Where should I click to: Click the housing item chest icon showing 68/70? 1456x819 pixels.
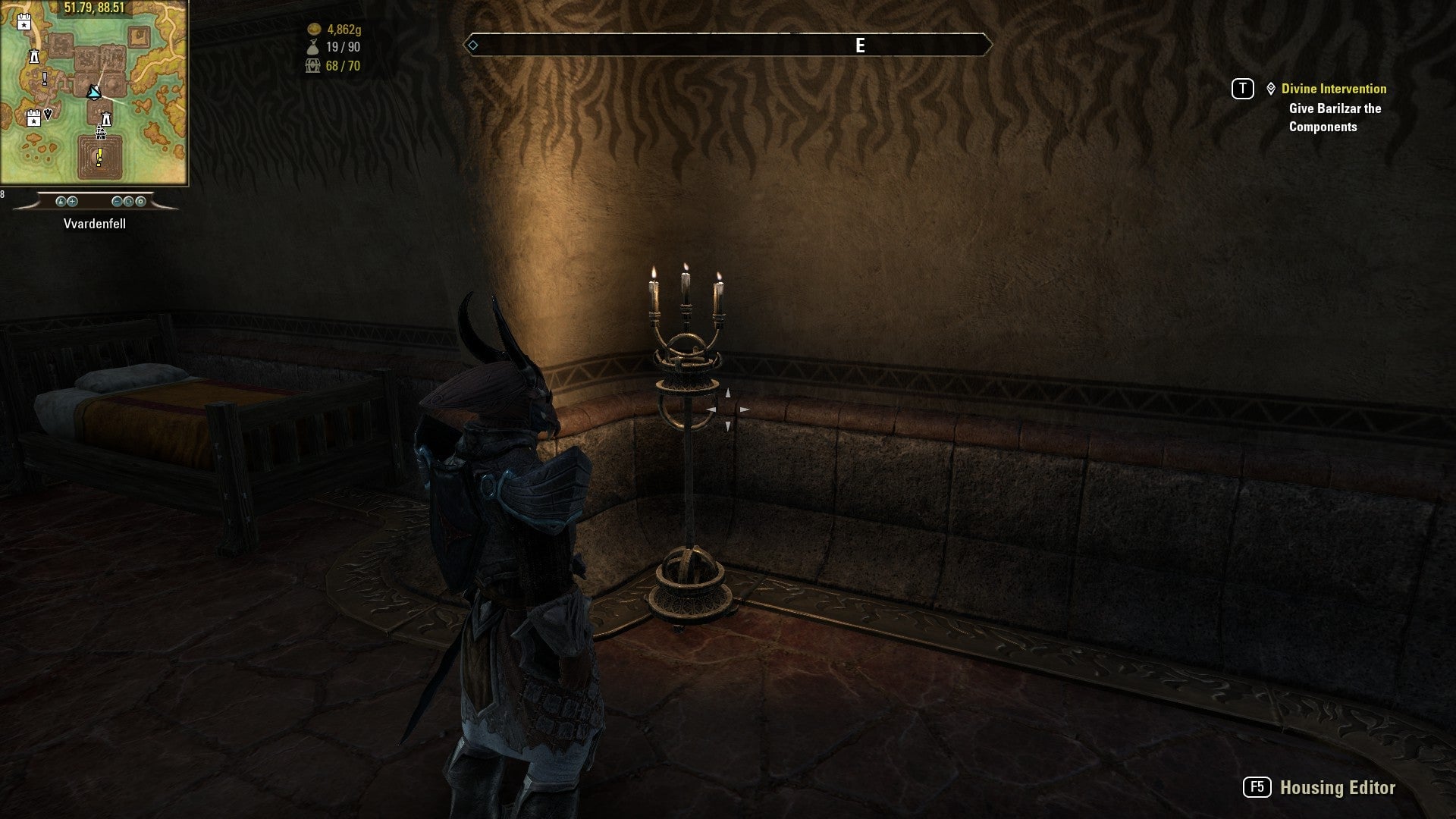click(312, 66)
